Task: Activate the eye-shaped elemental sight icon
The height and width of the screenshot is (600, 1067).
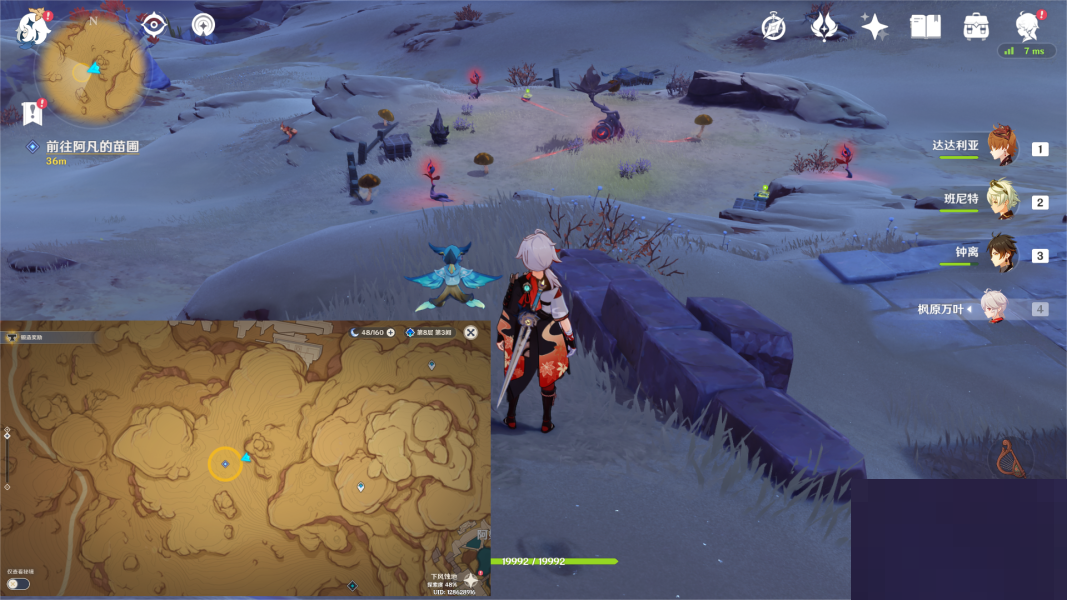Action: [153, 26]
